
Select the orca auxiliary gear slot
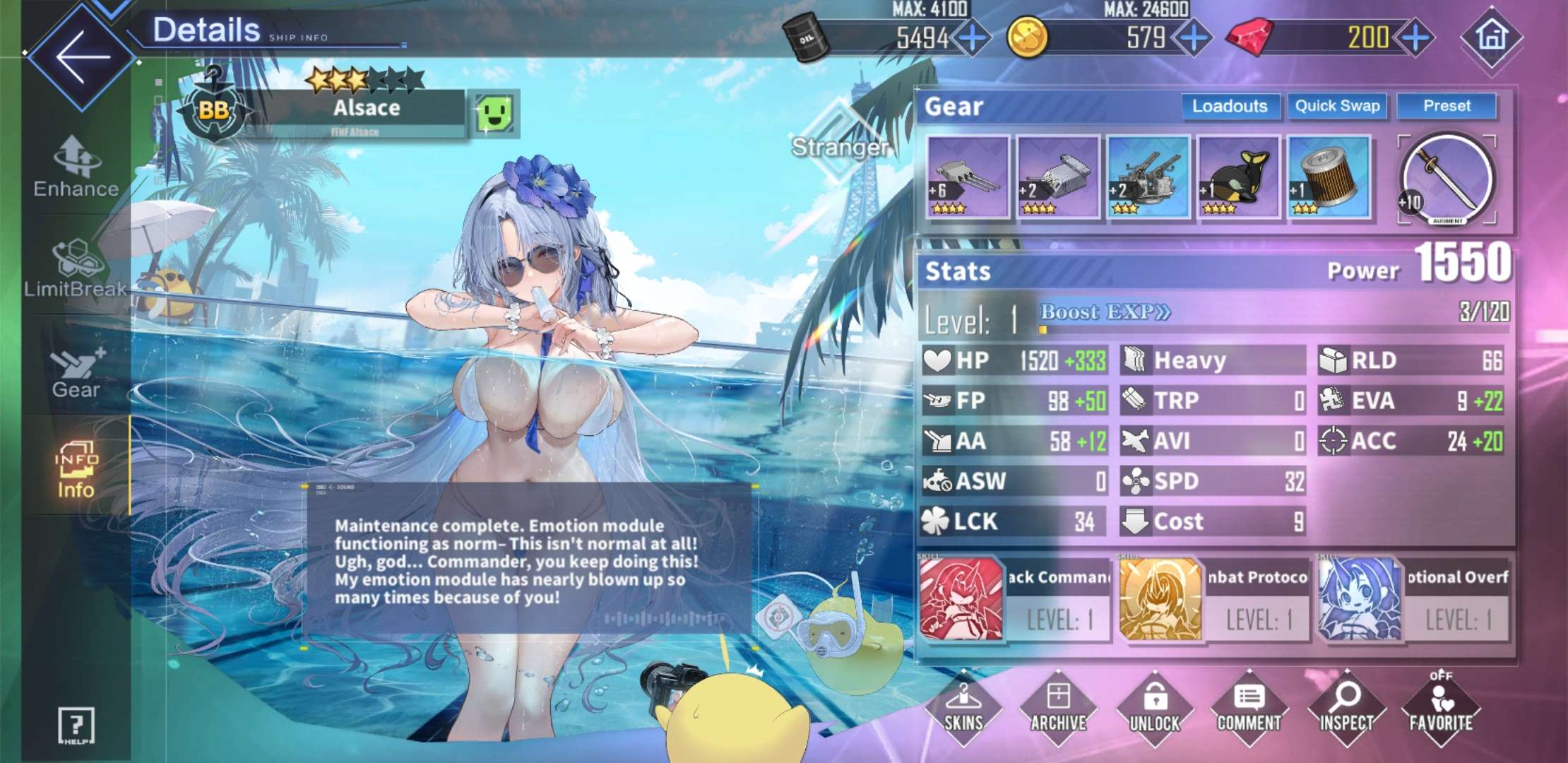pos(1239,177)
